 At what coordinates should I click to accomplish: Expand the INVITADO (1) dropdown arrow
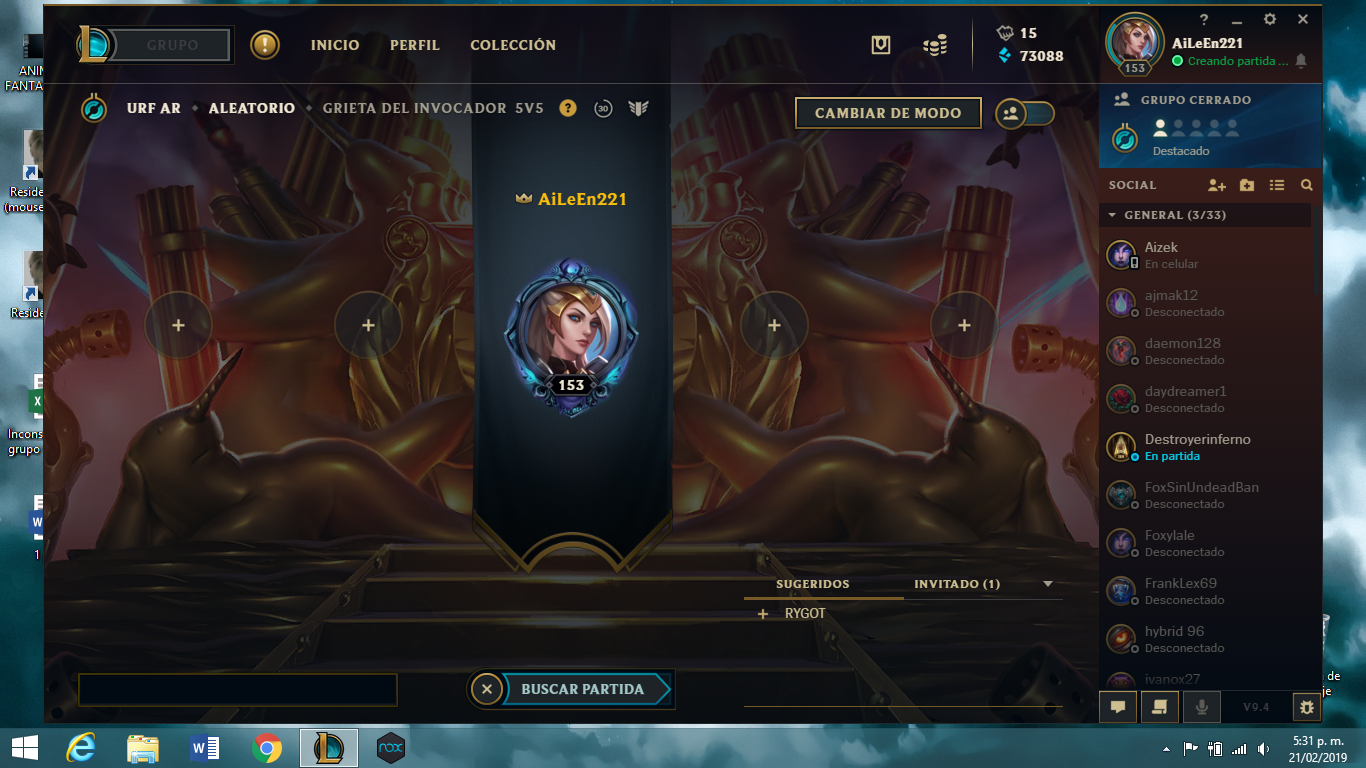click(1046, 583)
